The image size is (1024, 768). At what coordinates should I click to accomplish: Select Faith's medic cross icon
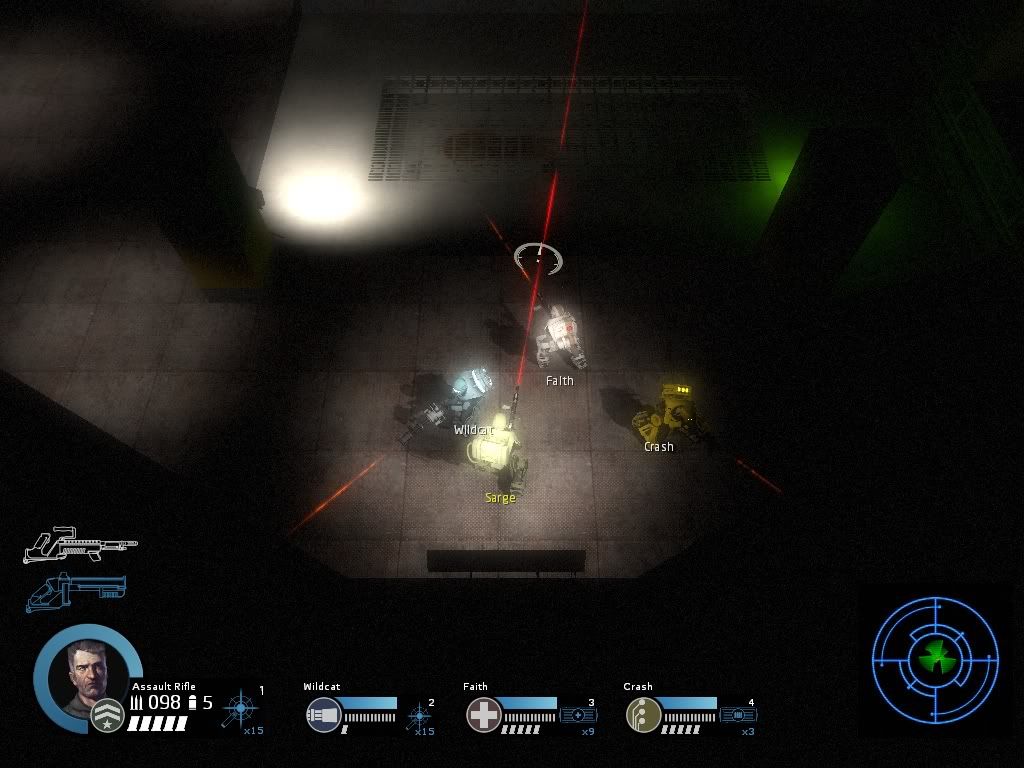coord(484,715)
